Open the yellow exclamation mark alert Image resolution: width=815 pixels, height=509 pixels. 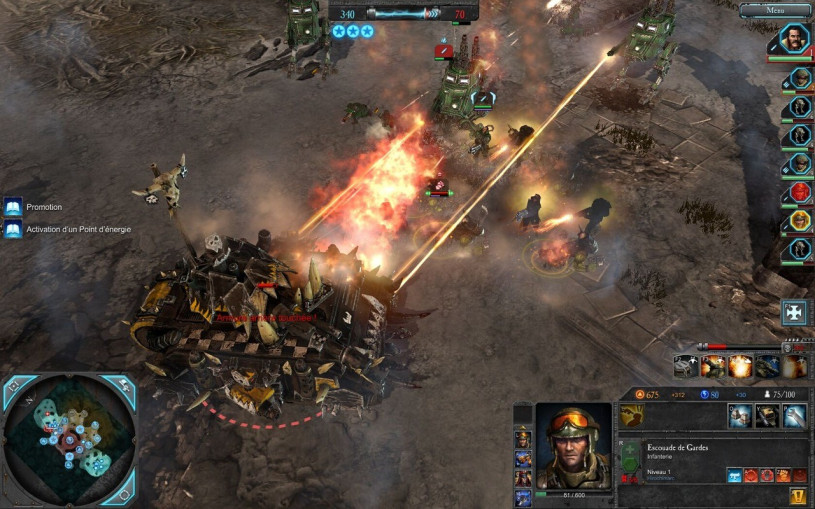(x=797, y=496)
